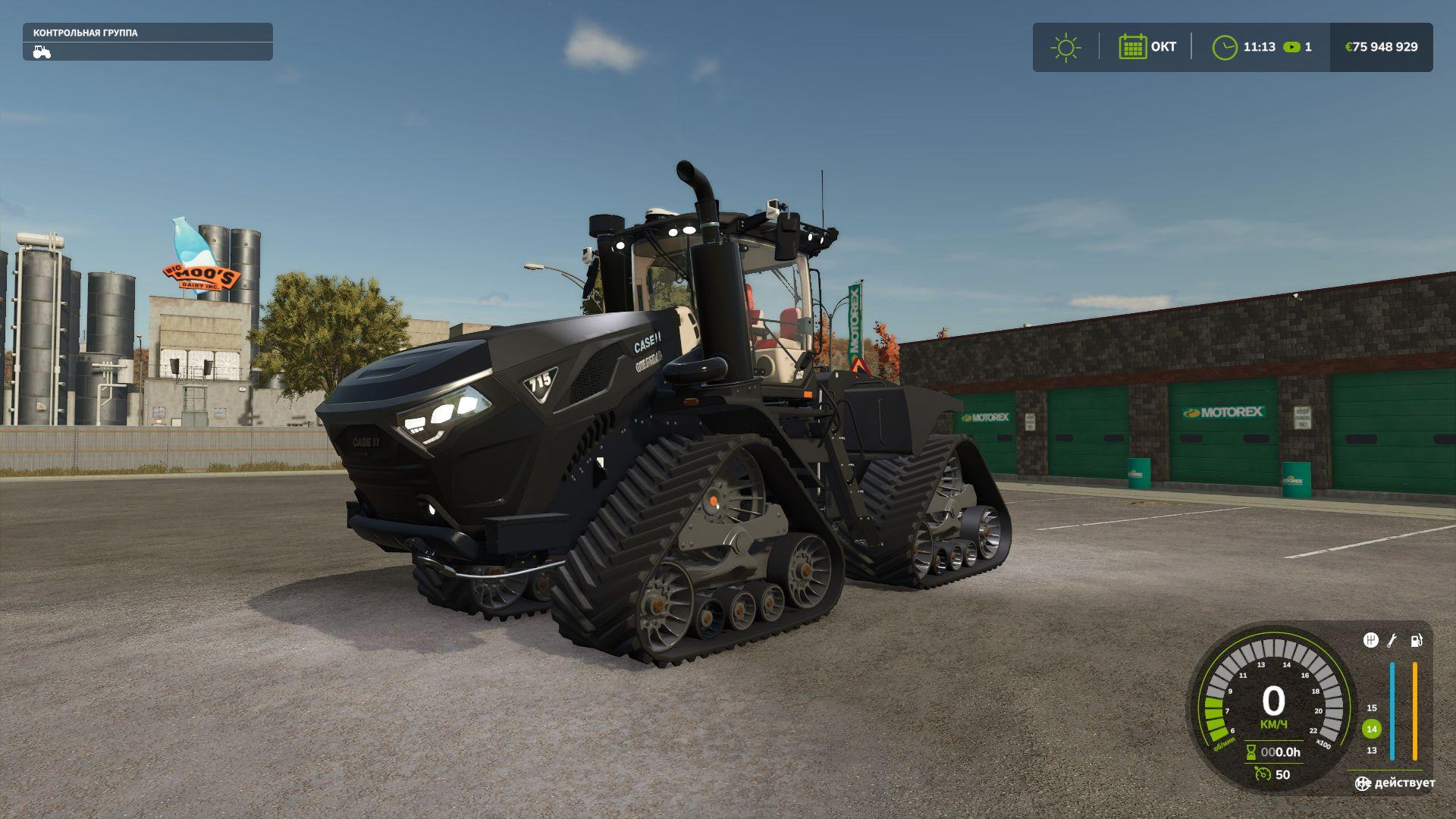Screen dimensions: 1456x819
Task: Select the wrench damage icon
Action: tap(1392, 641)
